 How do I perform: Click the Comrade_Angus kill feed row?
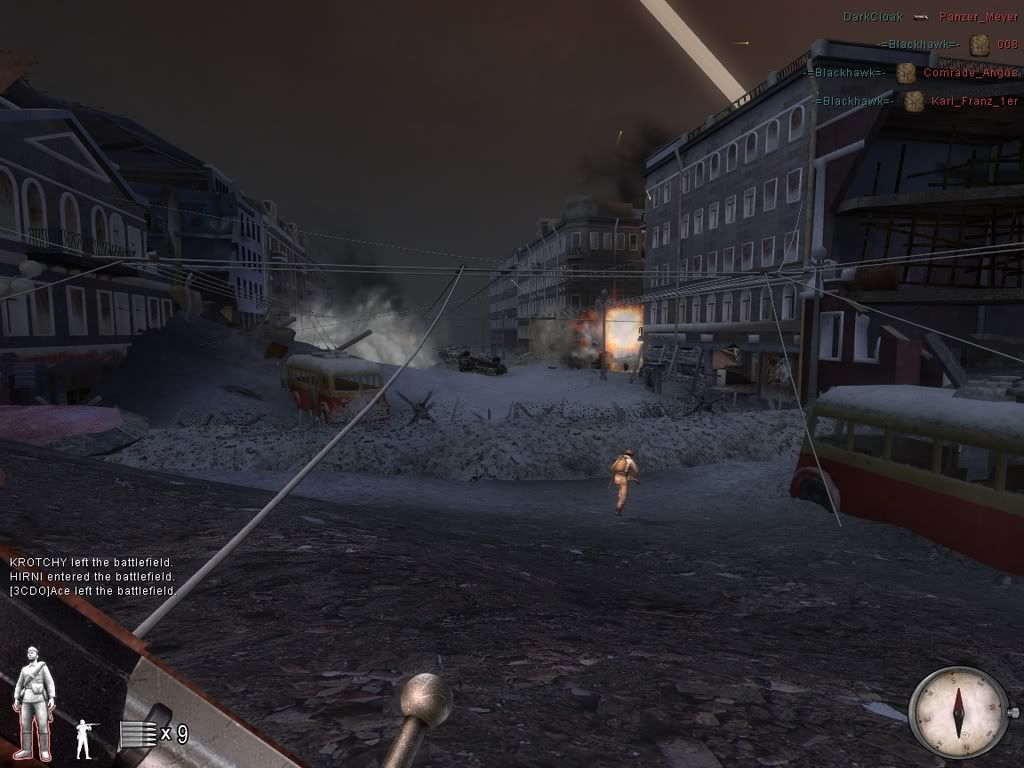click(915, 73)
